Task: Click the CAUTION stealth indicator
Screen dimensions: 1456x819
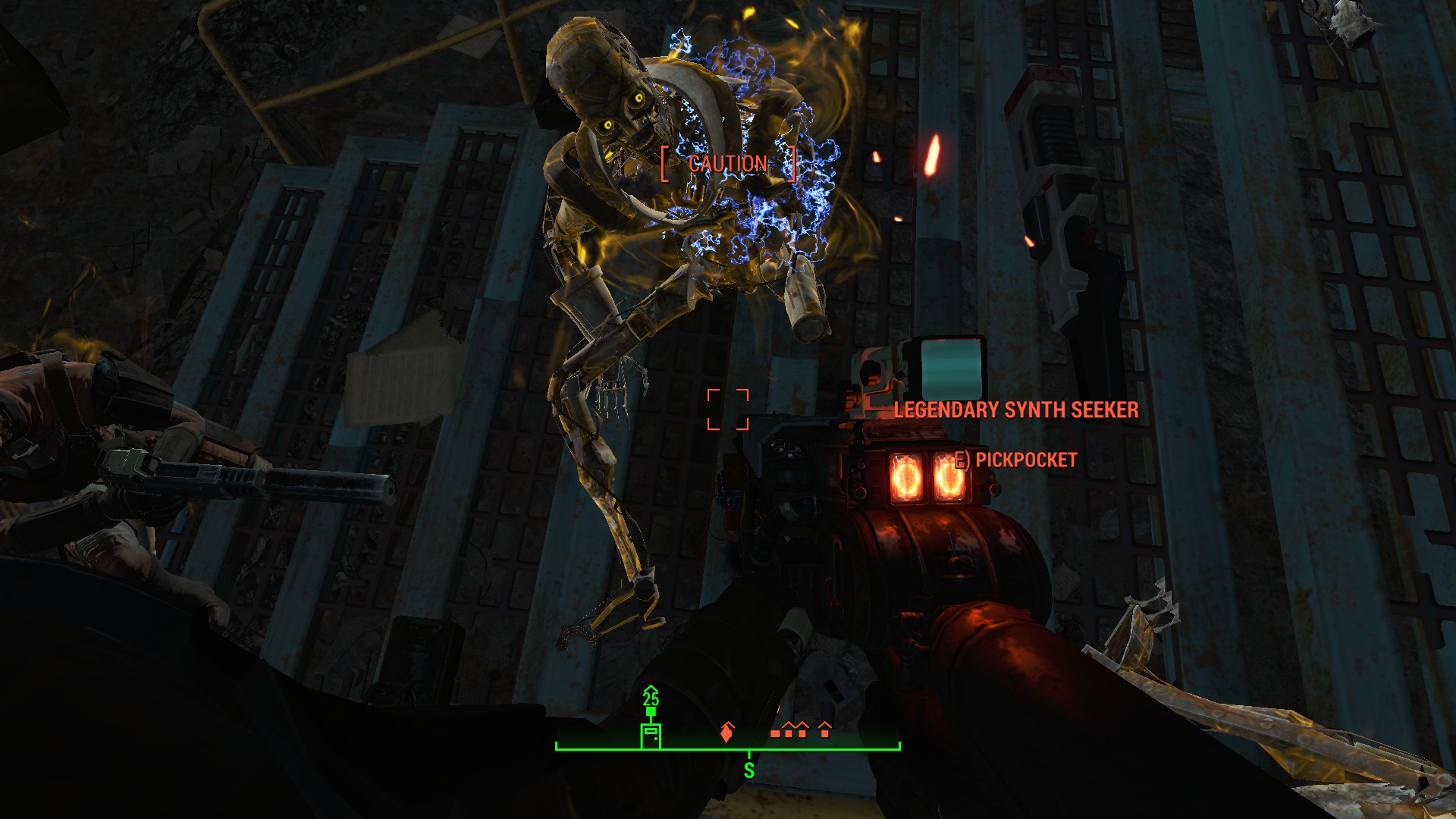Action: [x=728, y=164]
